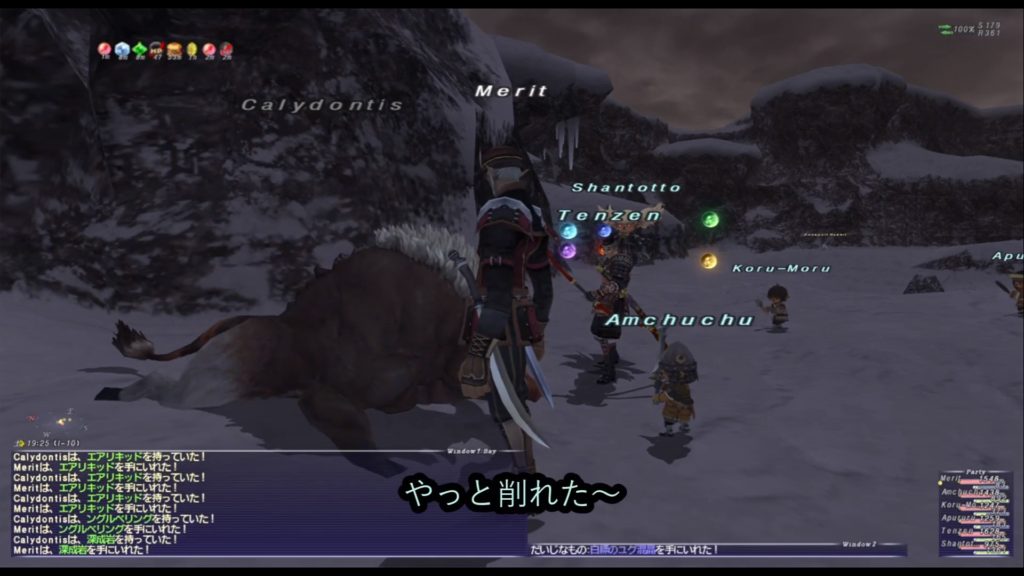The width and height of the screenshot is (1024, 576).
Task: Inspect the food buff burger icon
Action: [174, 48]
